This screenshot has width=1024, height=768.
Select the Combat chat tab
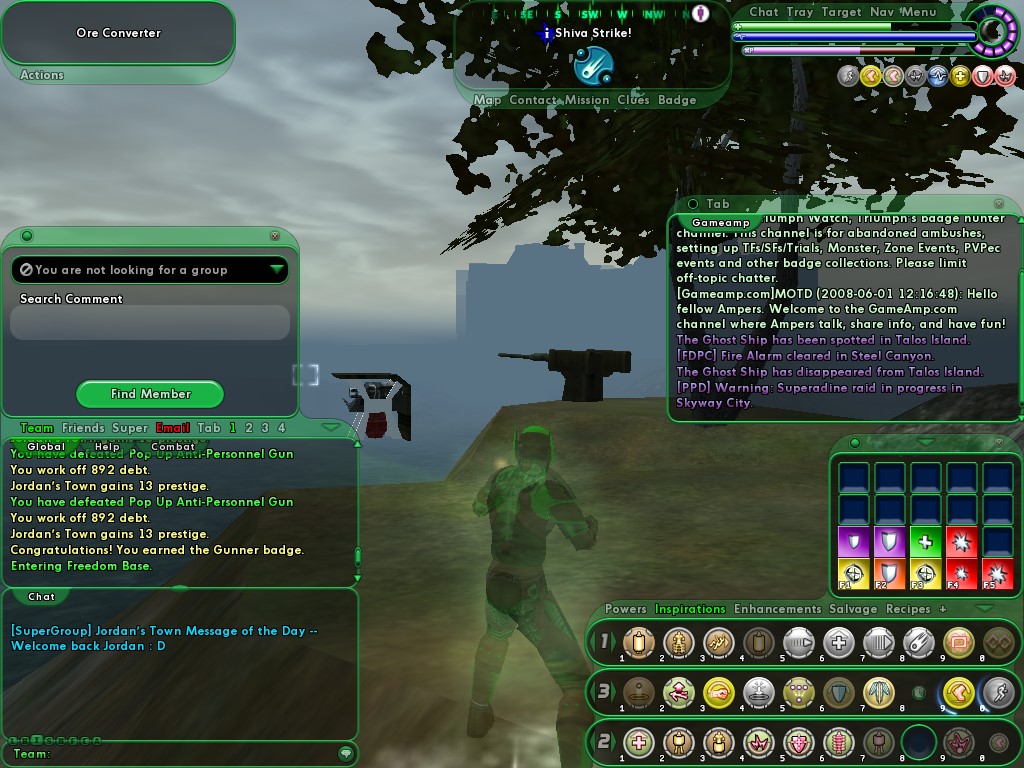pyautogui.click(x=173, y=447)
